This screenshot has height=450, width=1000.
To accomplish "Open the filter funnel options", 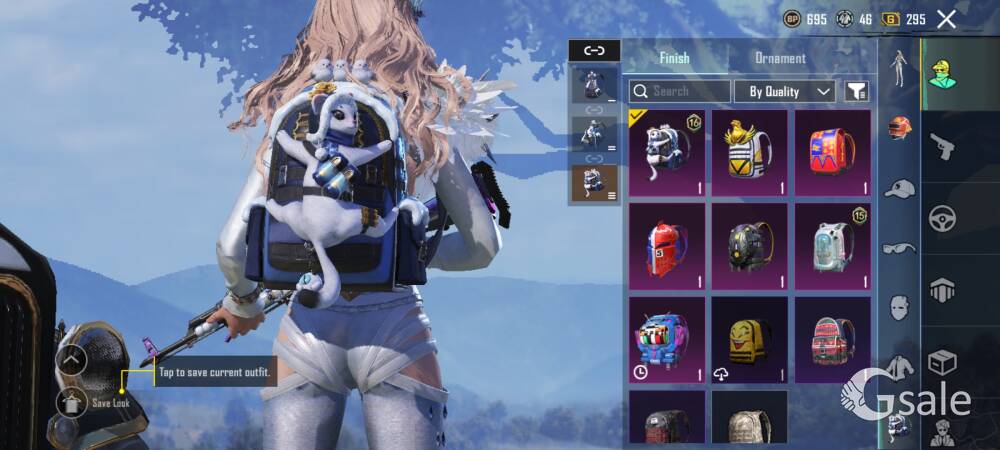I will coord(856,91).
